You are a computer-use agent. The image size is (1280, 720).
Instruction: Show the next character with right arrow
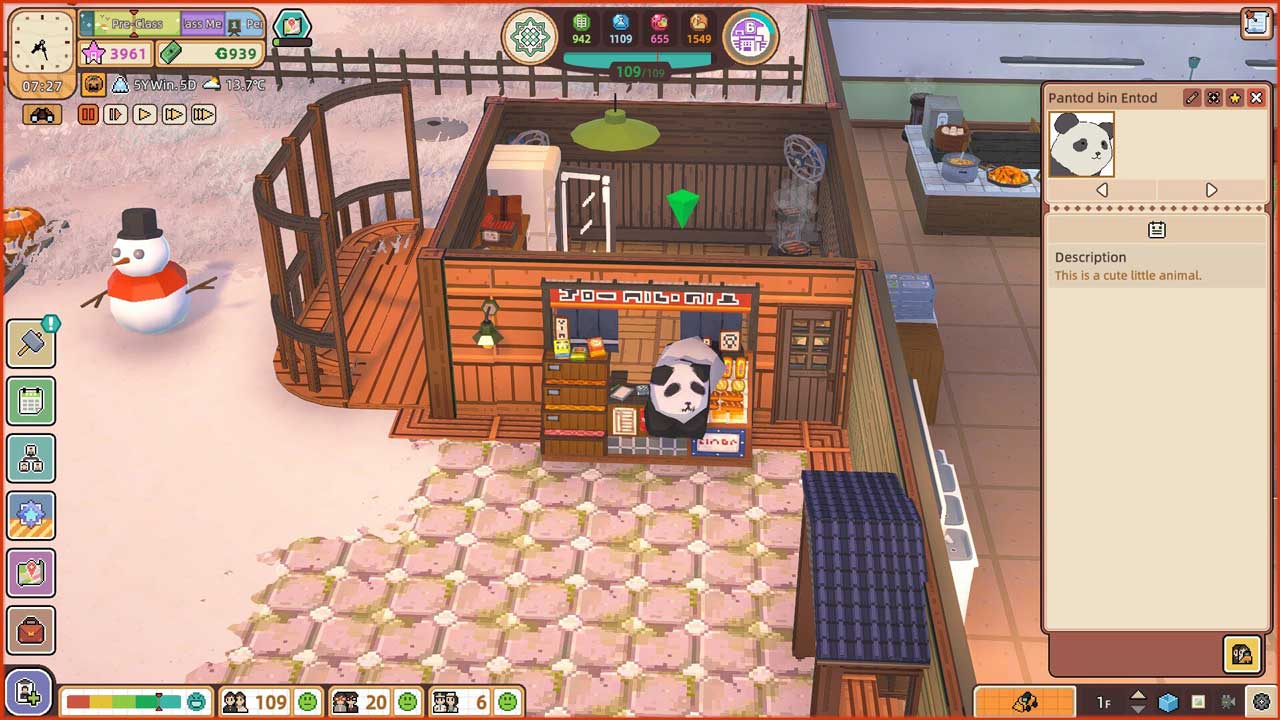coord(1211,190)
